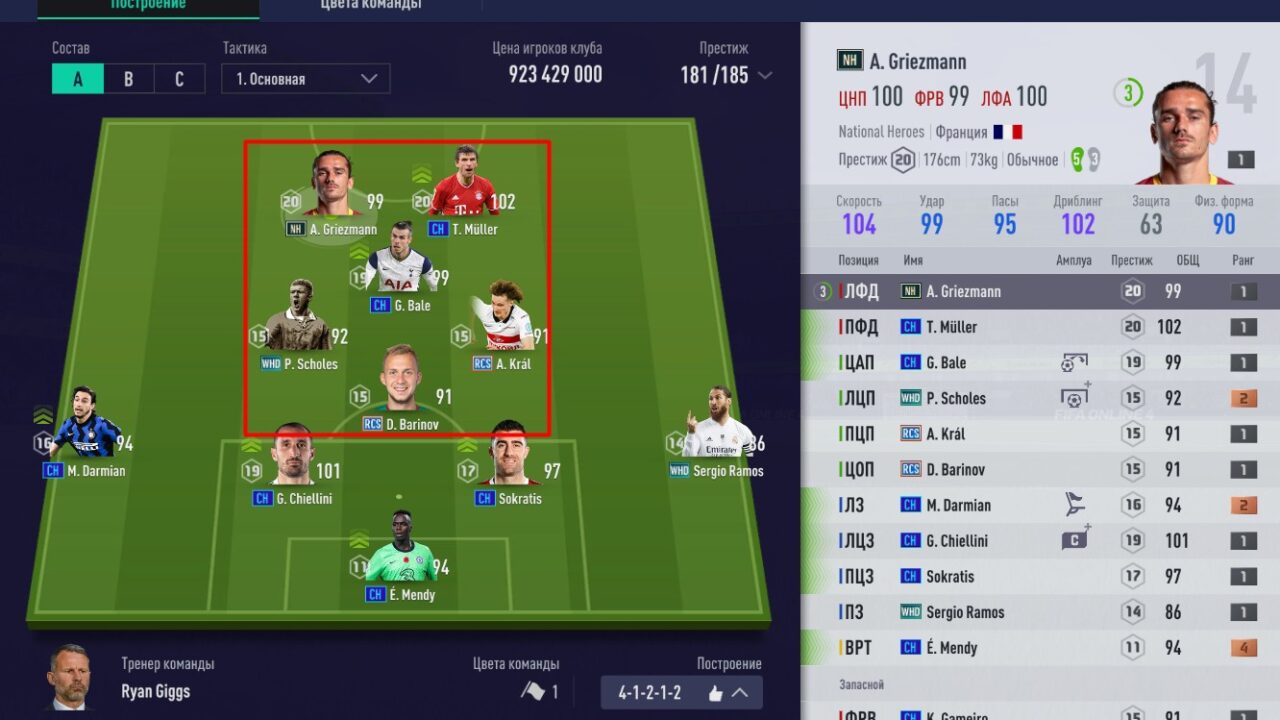The height and width of the screenshot is (720, 1280).
Task: Click the corner kick taker icon next to G. Bale
Action: coord(1075,362)
